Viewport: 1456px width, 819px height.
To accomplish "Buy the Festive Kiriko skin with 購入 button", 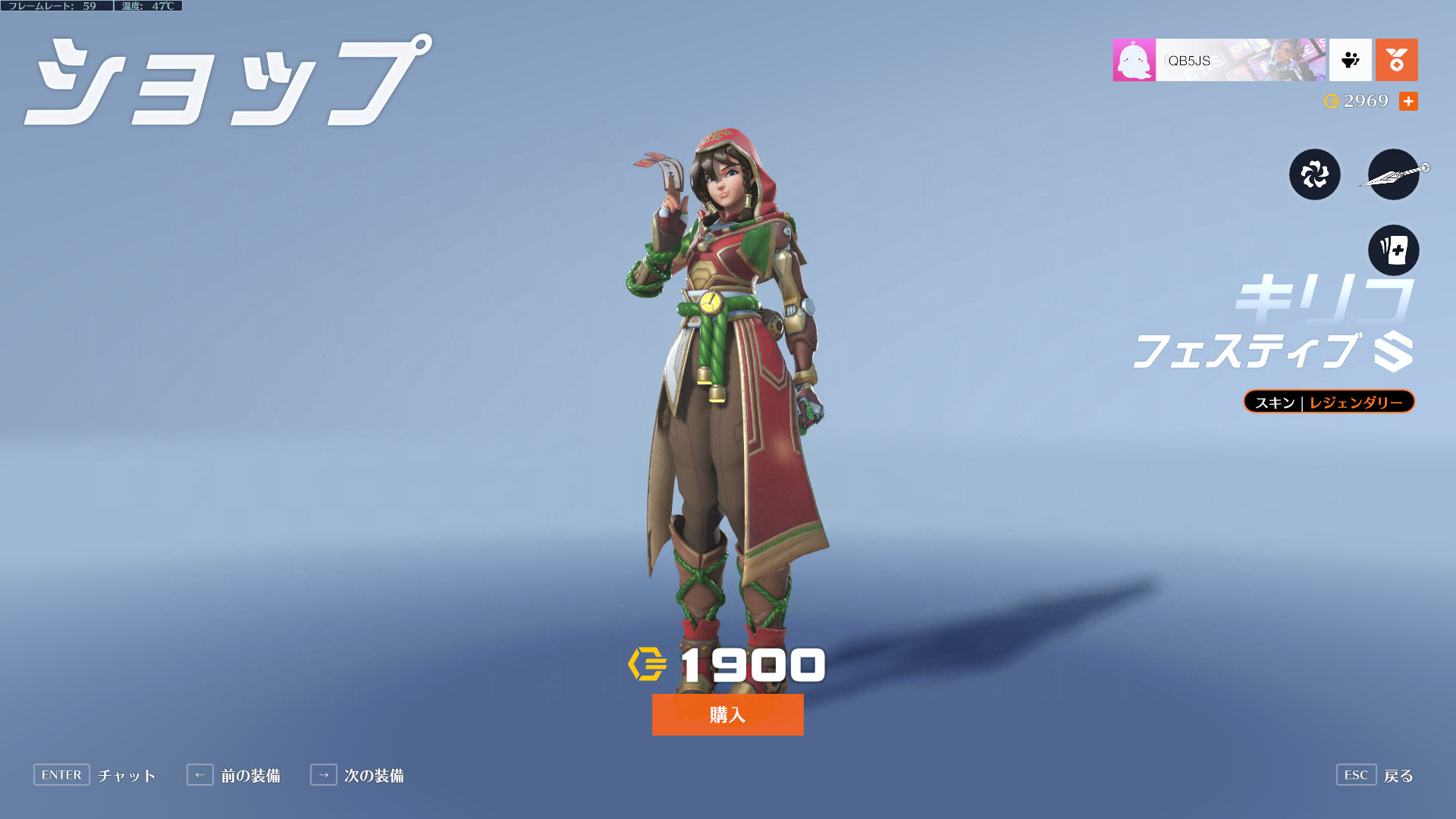I will [x=727, y=714].
